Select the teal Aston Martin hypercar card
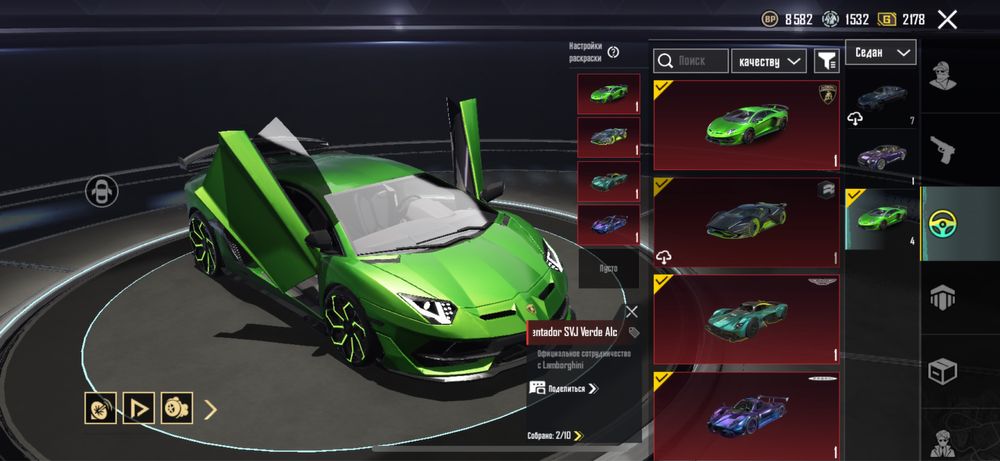 coord(746,319)
